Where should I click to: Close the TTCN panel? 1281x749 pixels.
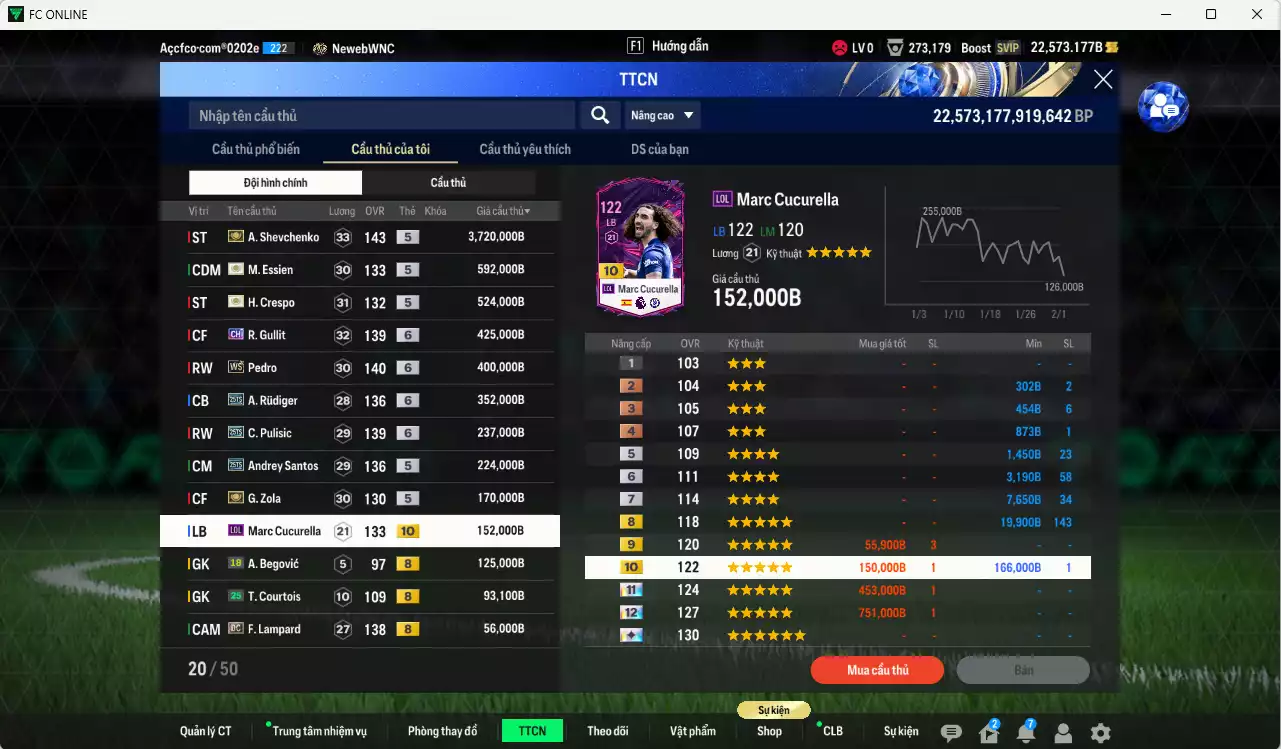[1103, 80]
